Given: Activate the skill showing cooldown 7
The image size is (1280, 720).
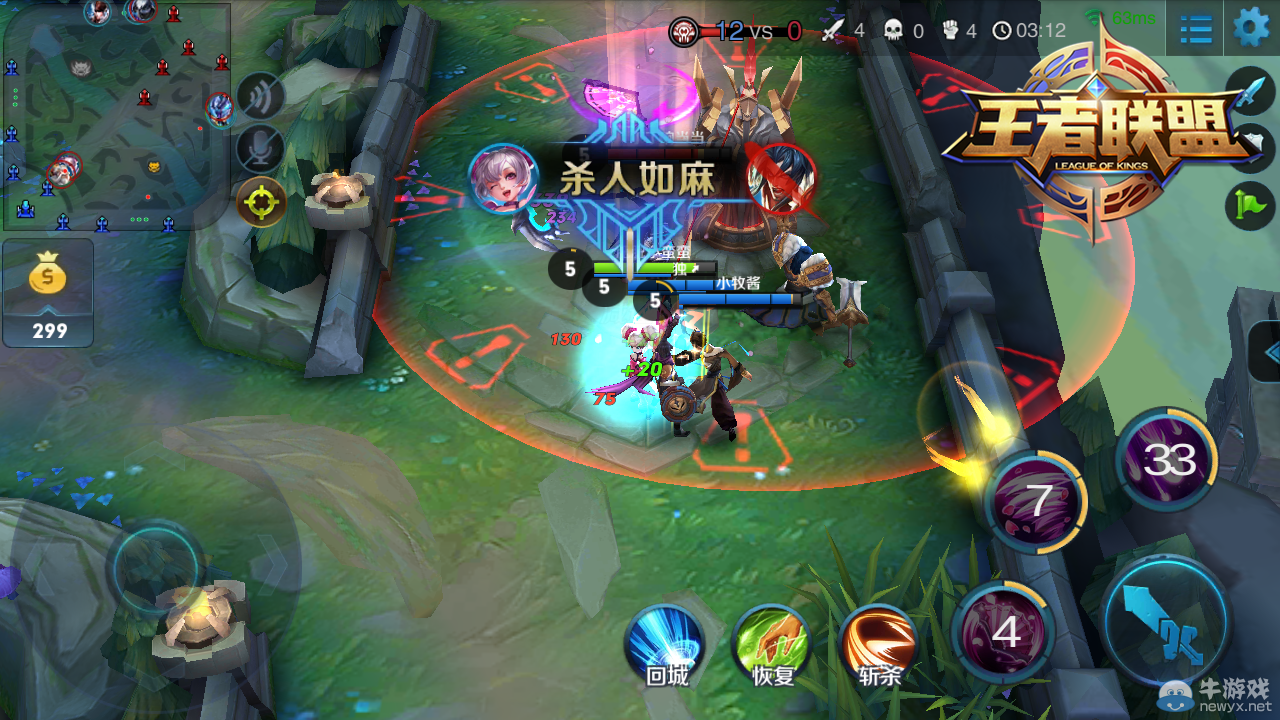Looking at the screenshot, I should [x=1037, y=500].
